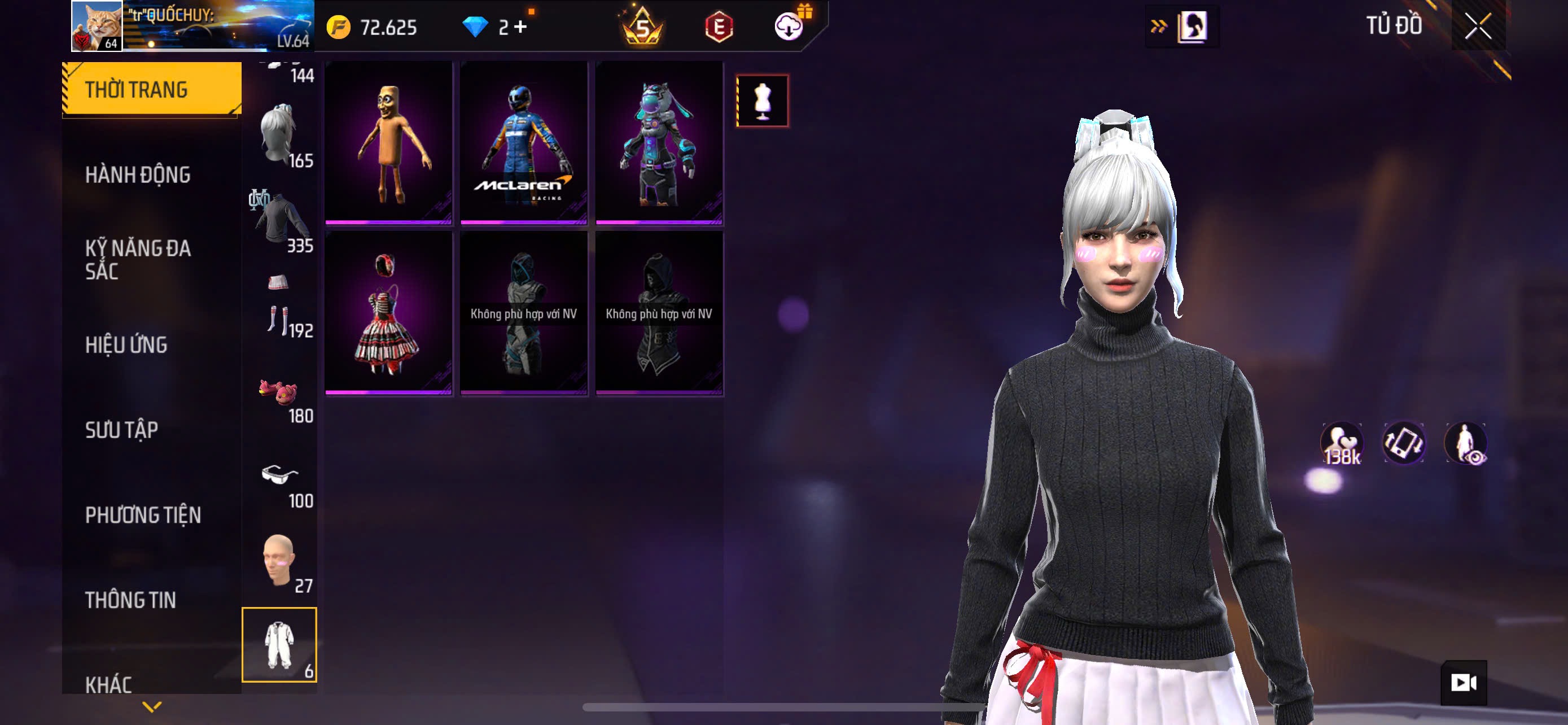Open the face category showing 27
Image resolution: width=1568 pixels, height=725 pixels.
tap(279, 562)
